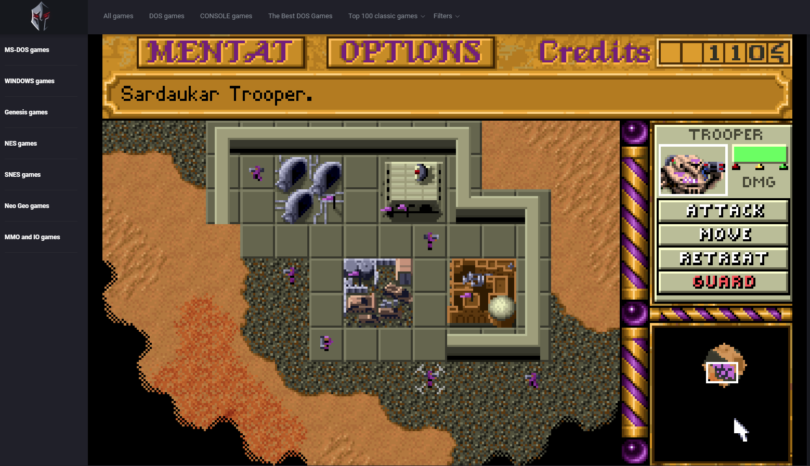The height and width of the screenshot is (466, 810).
Task: Order the trooper to Attack
Action: pyautogui.click(x=725, y=211)
